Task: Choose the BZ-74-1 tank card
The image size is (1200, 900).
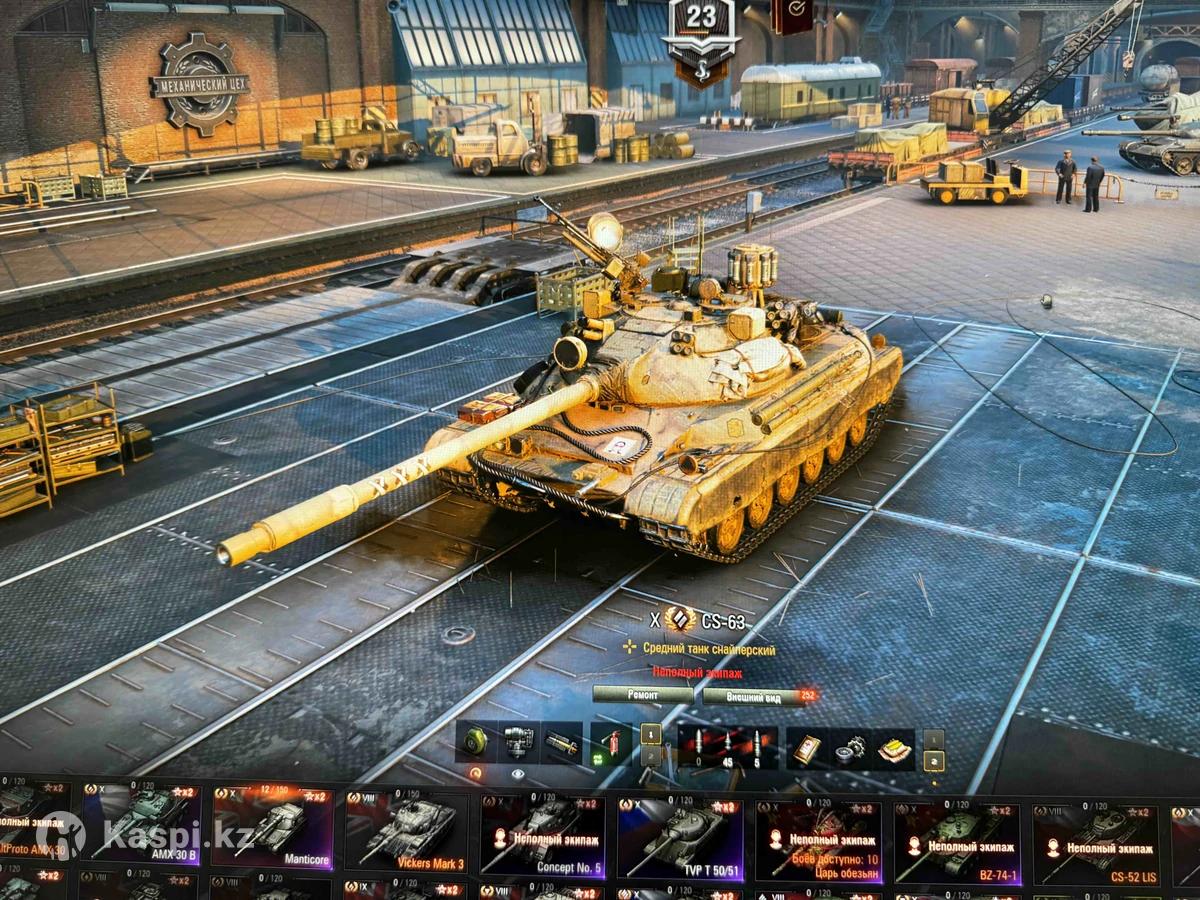Action: click(956, 836)
